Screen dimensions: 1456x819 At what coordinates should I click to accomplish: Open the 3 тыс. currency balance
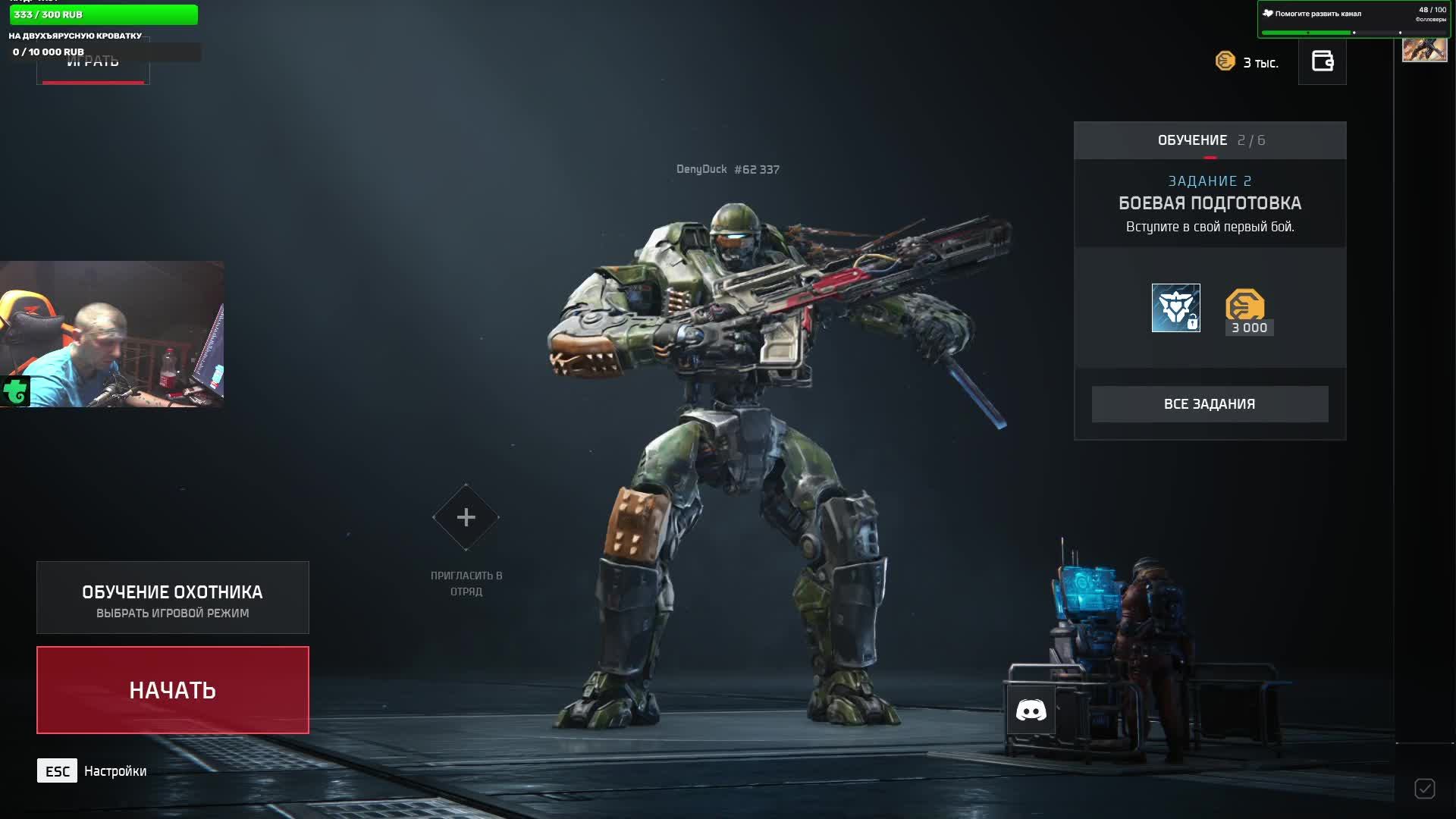click(x=1247, y=62)
